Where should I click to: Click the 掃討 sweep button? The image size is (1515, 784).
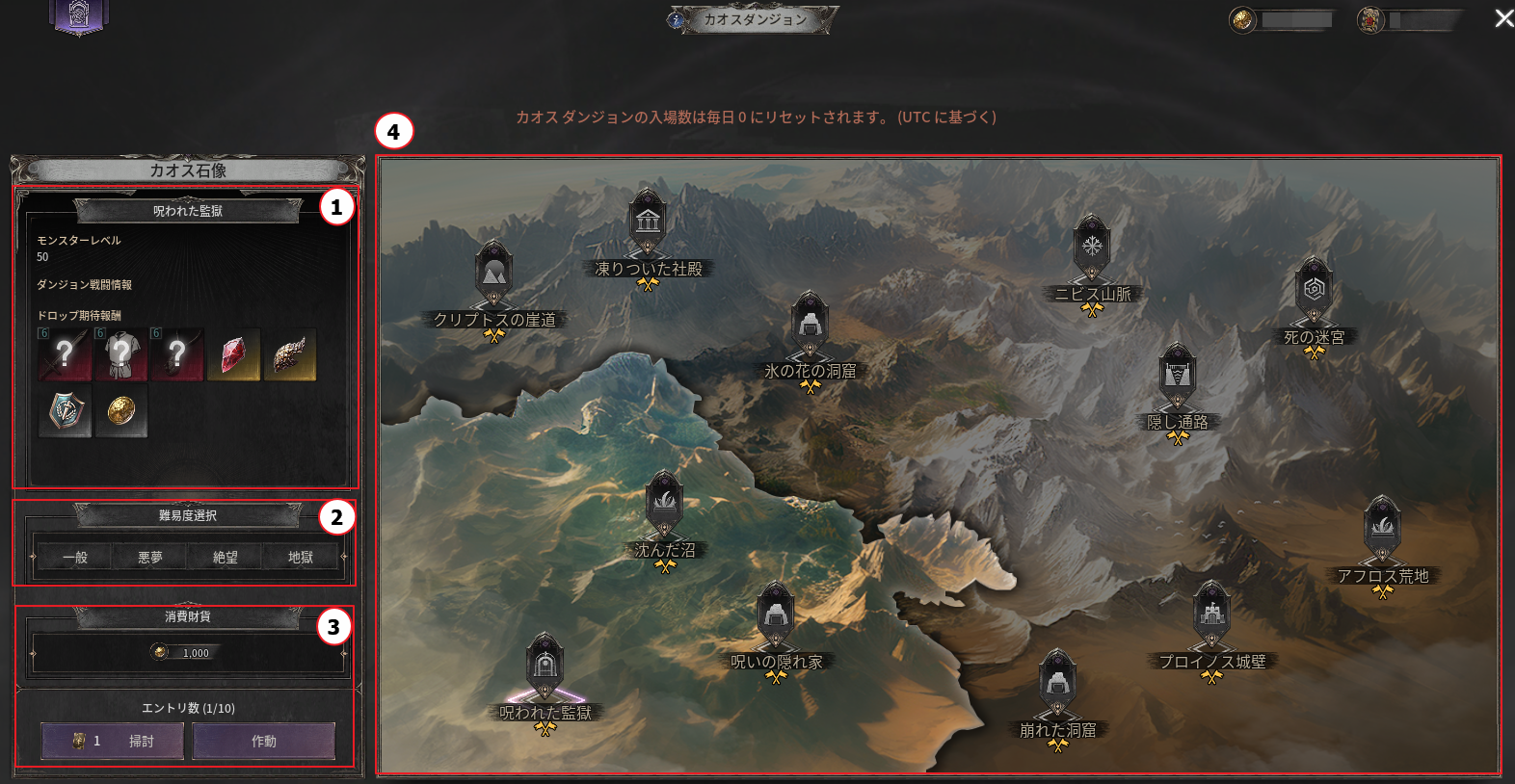[x=113, y=741]
